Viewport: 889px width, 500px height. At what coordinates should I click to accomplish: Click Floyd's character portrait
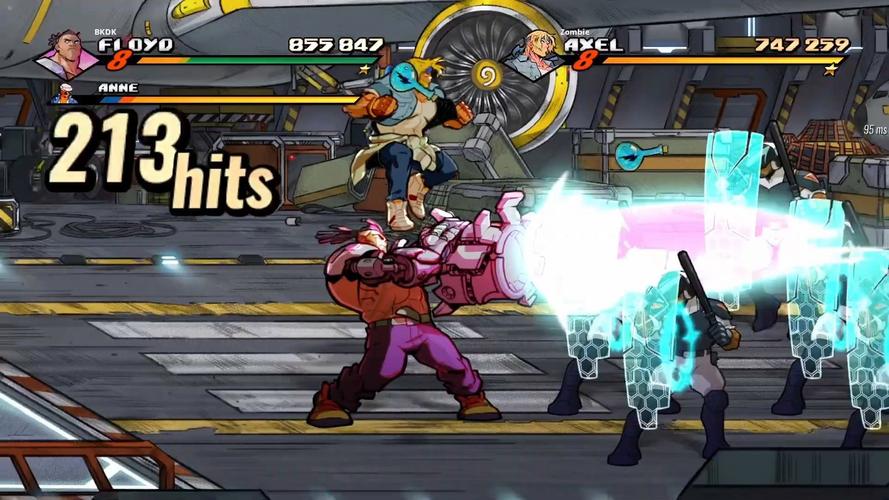tap(67, 54)
